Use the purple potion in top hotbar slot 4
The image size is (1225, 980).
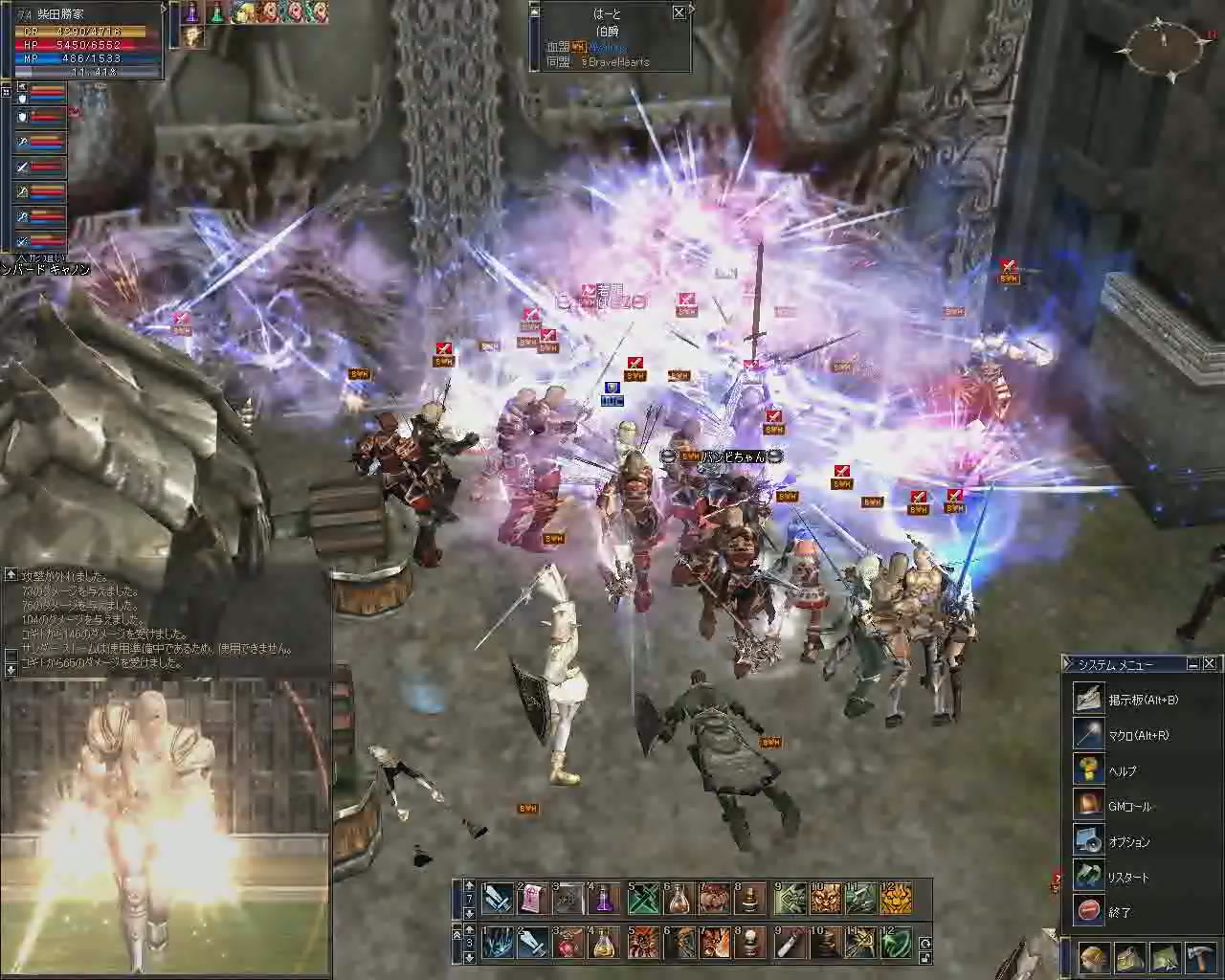click(604, 899)
